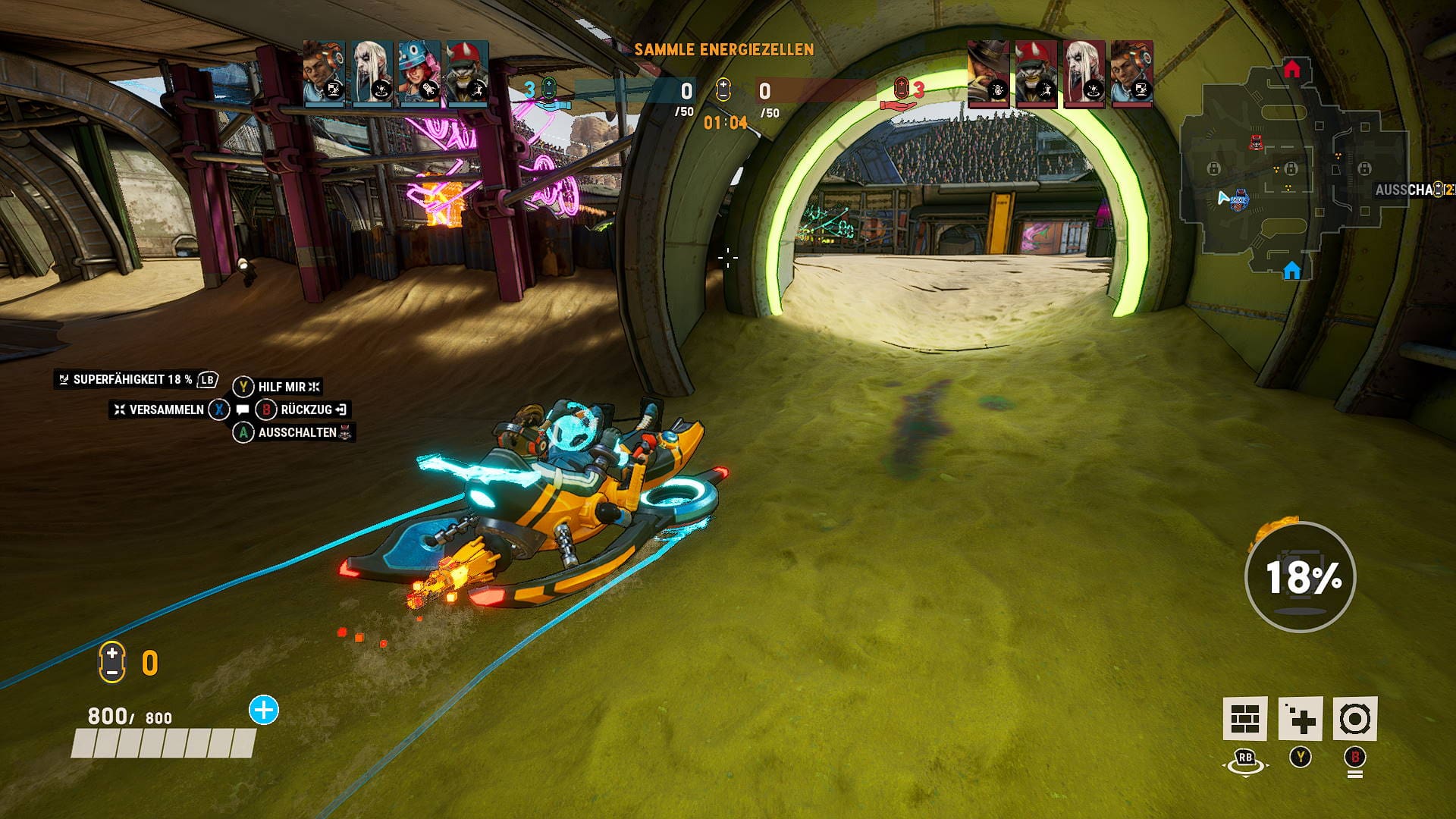
Task: Select red team's cowboy hat portrait
Action: 988,74
